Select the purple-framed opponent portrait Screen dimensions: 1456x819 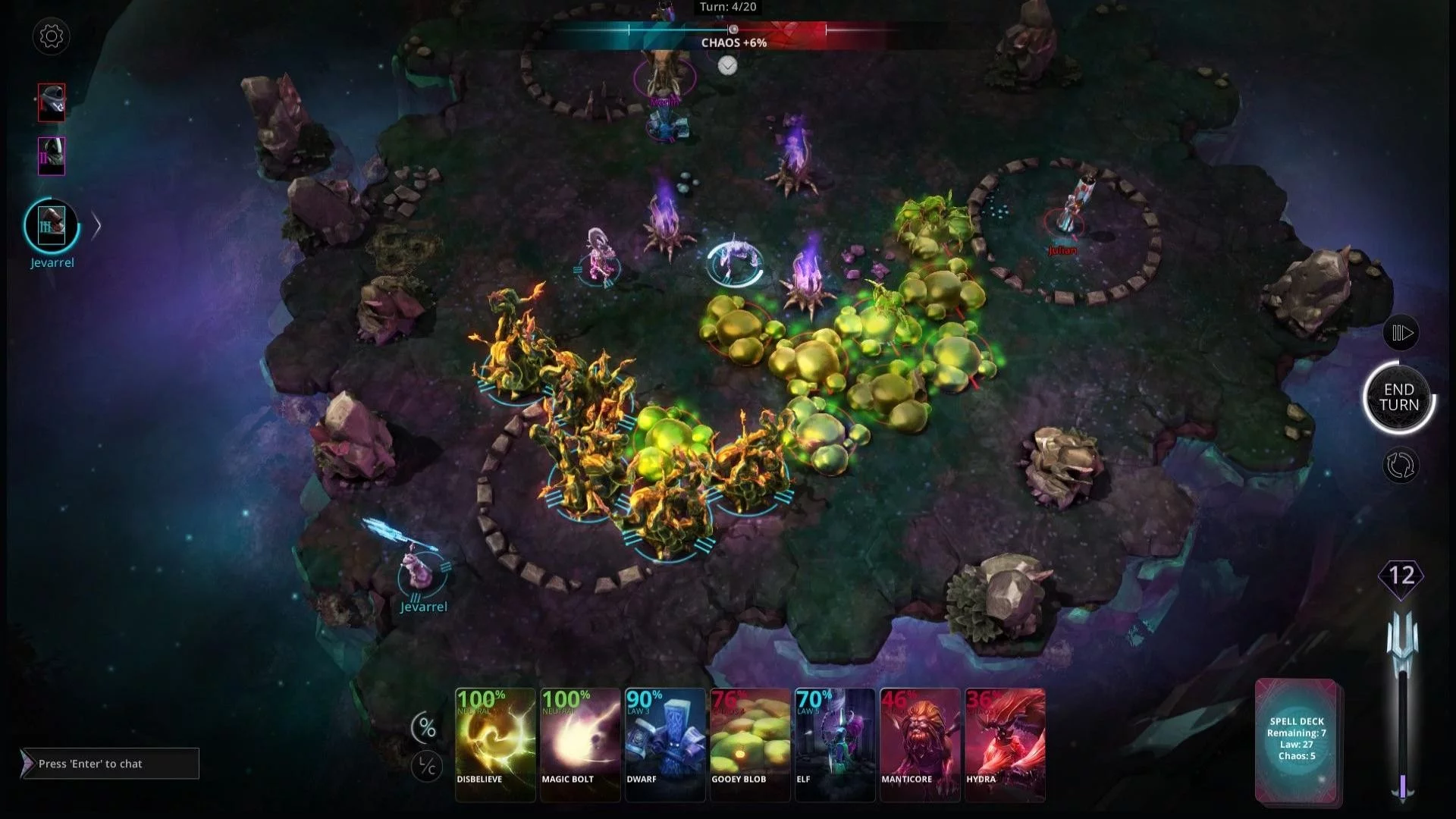[52, 156]
